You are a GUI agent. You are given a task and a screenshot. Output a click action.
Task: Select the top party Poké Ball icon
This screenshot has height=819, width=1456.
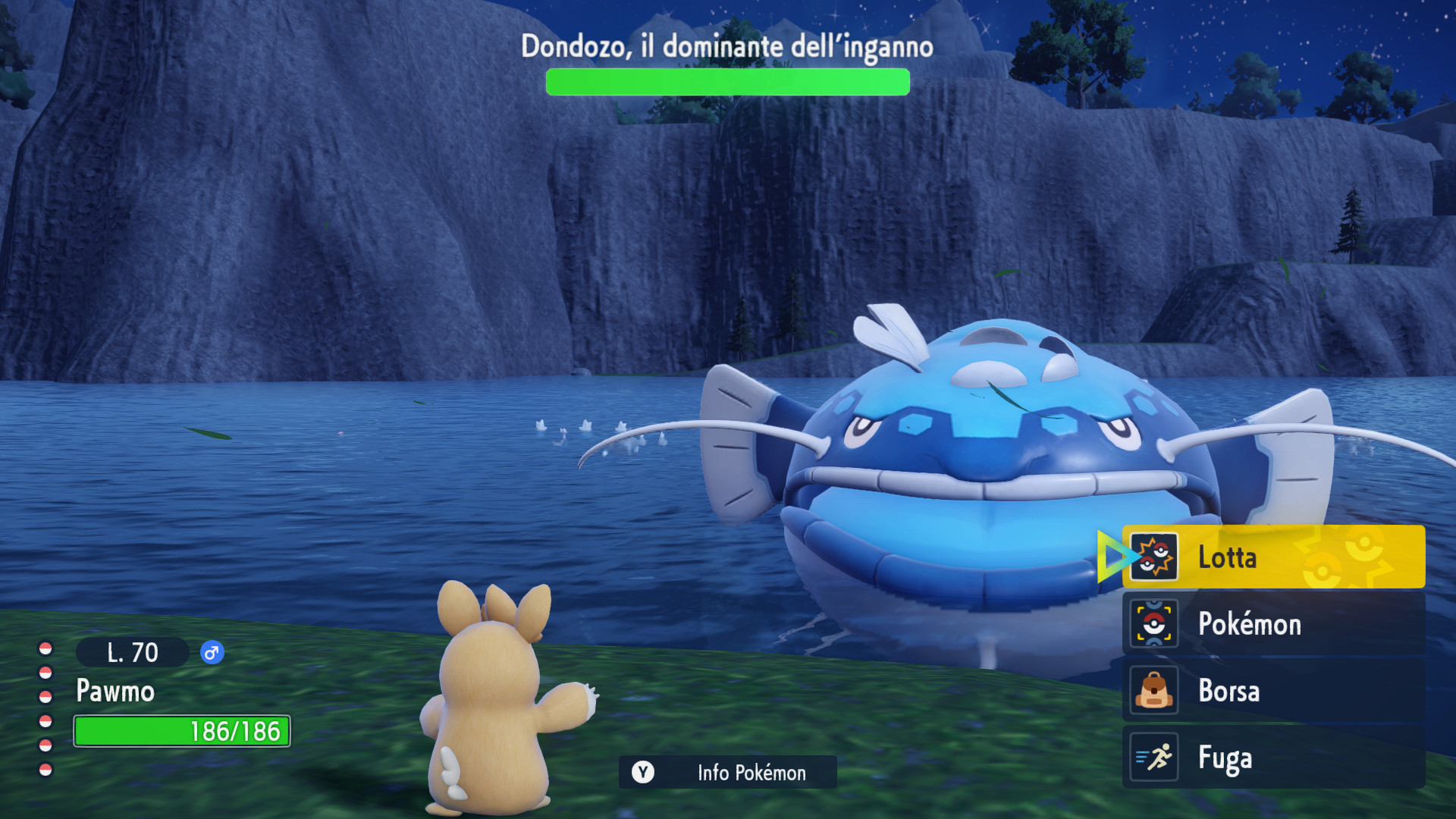(x=47, y=648)
